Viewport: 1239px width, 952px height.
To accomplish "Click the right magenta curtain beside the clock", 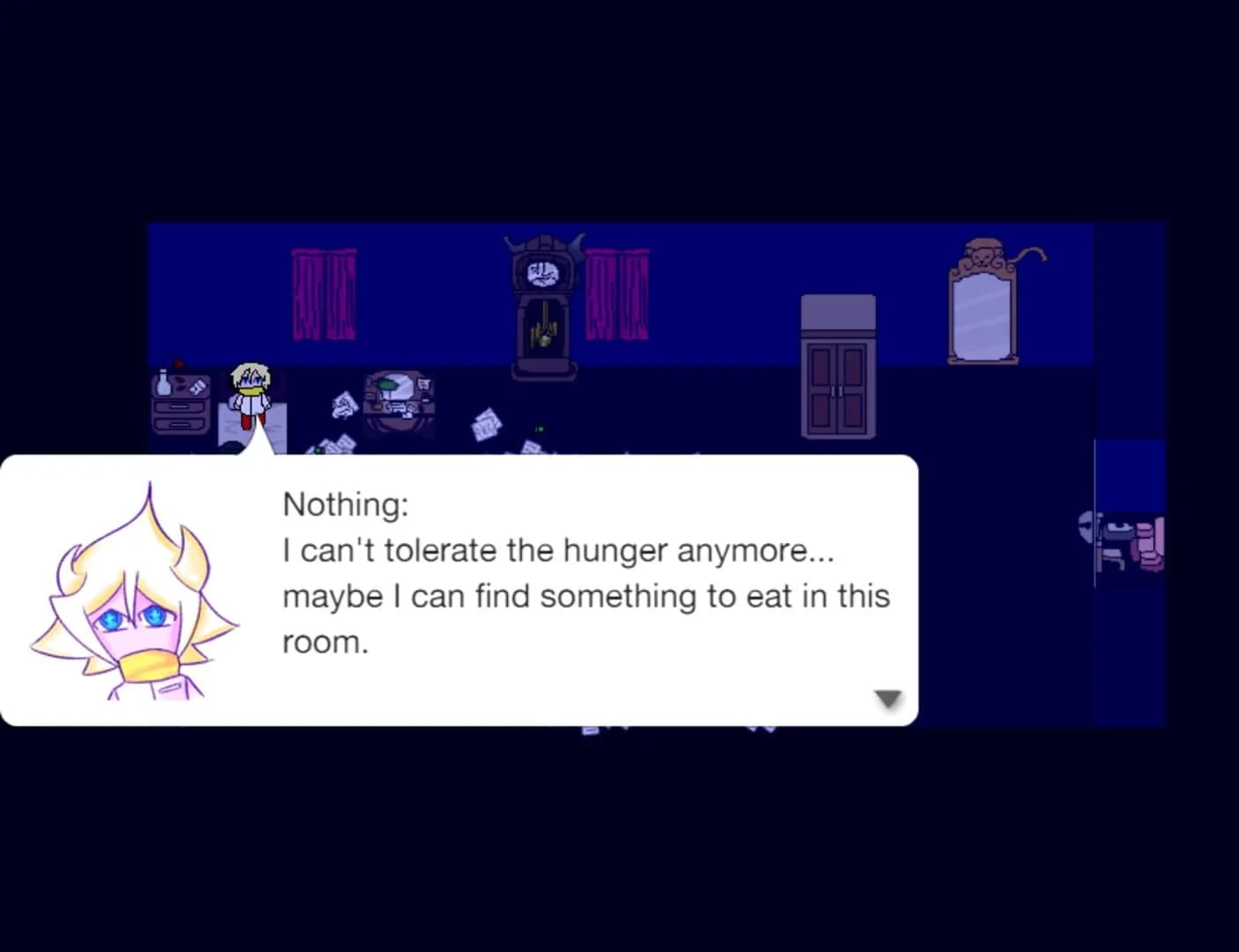I will tap(619, 295).
